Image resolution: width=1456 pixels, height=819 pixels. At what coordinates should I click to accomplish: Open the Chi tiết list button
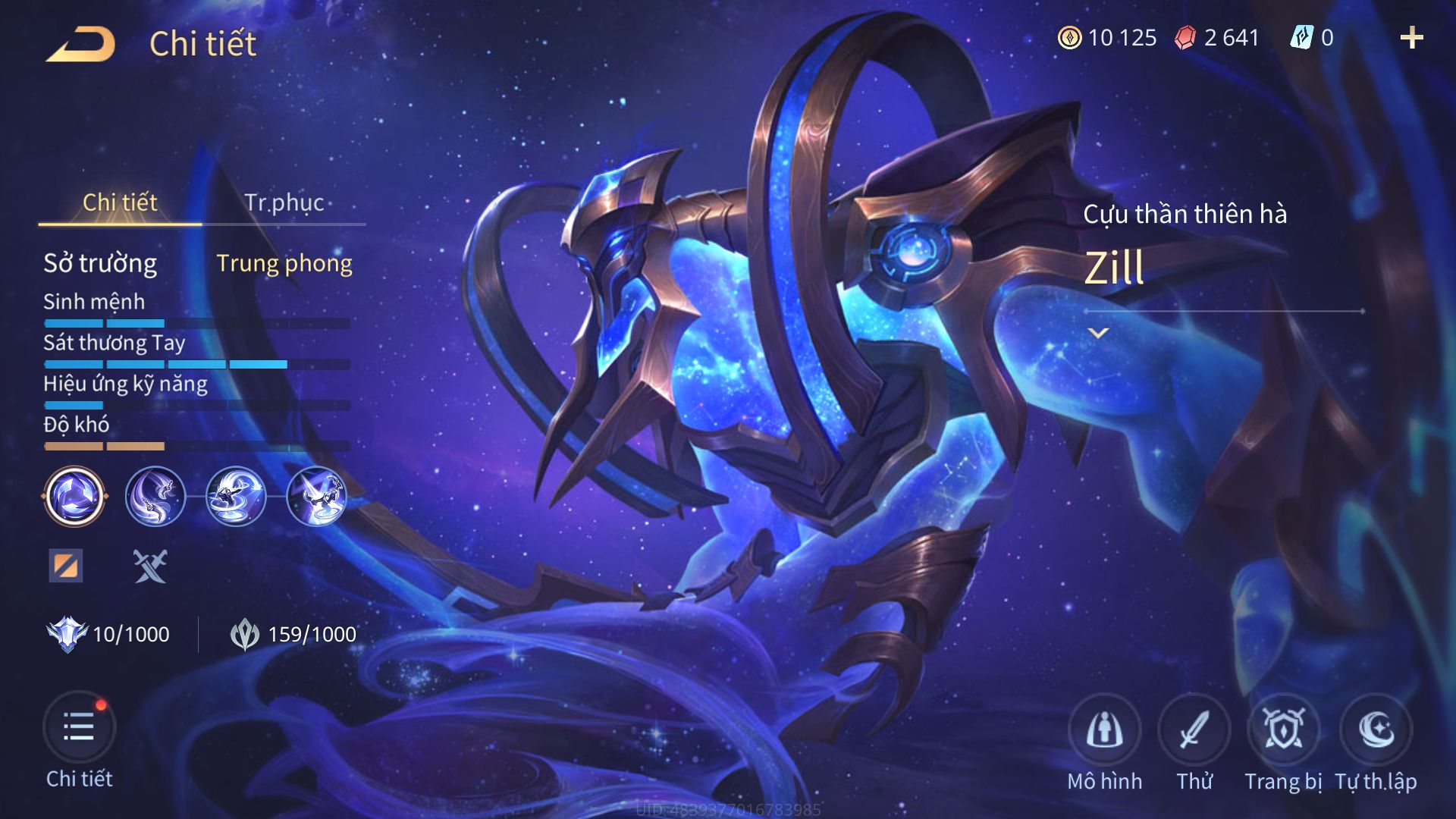point(79,728)
